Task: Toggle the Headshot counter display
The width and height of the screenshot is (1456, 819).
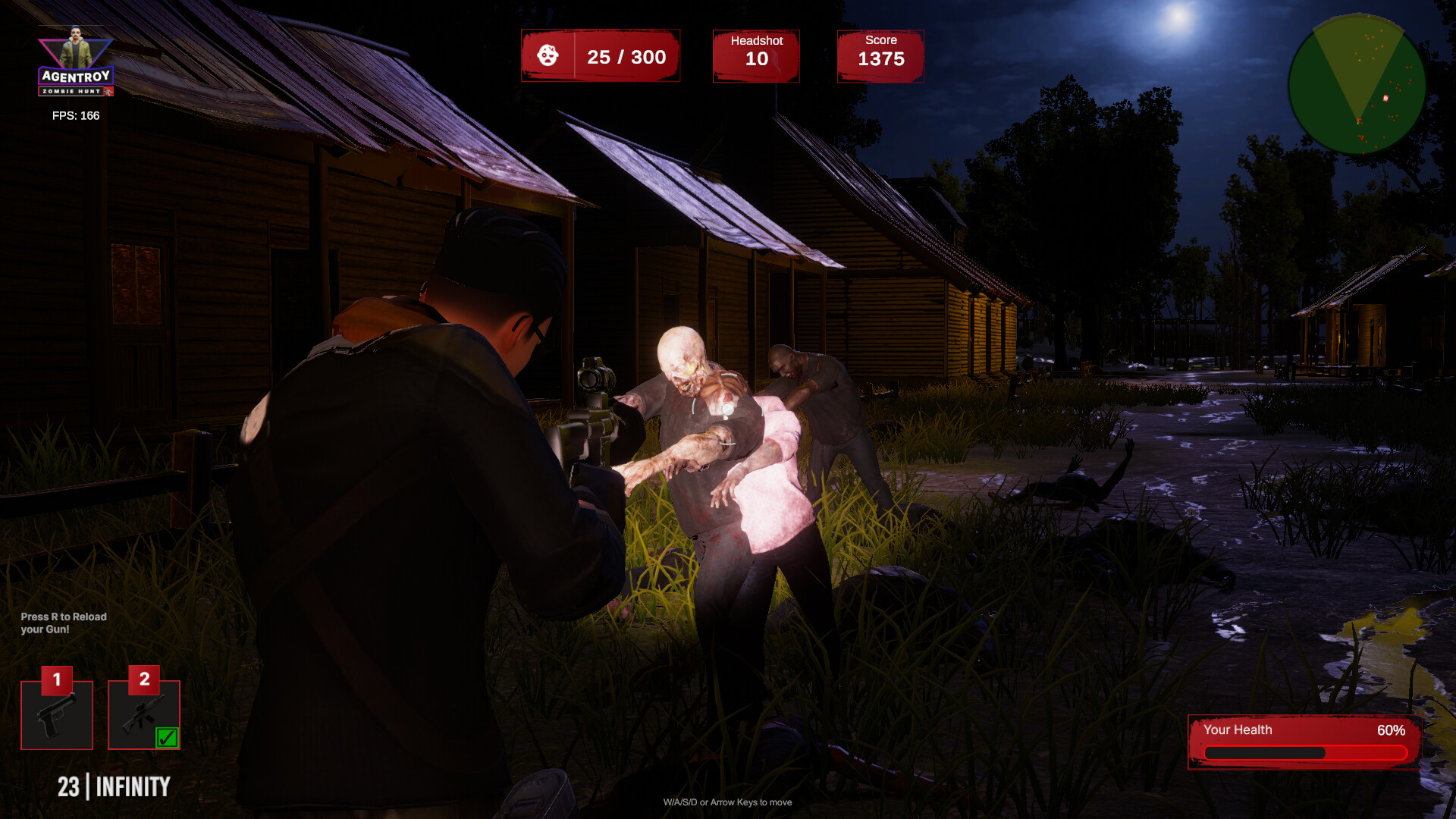Action: coord(755,55)
